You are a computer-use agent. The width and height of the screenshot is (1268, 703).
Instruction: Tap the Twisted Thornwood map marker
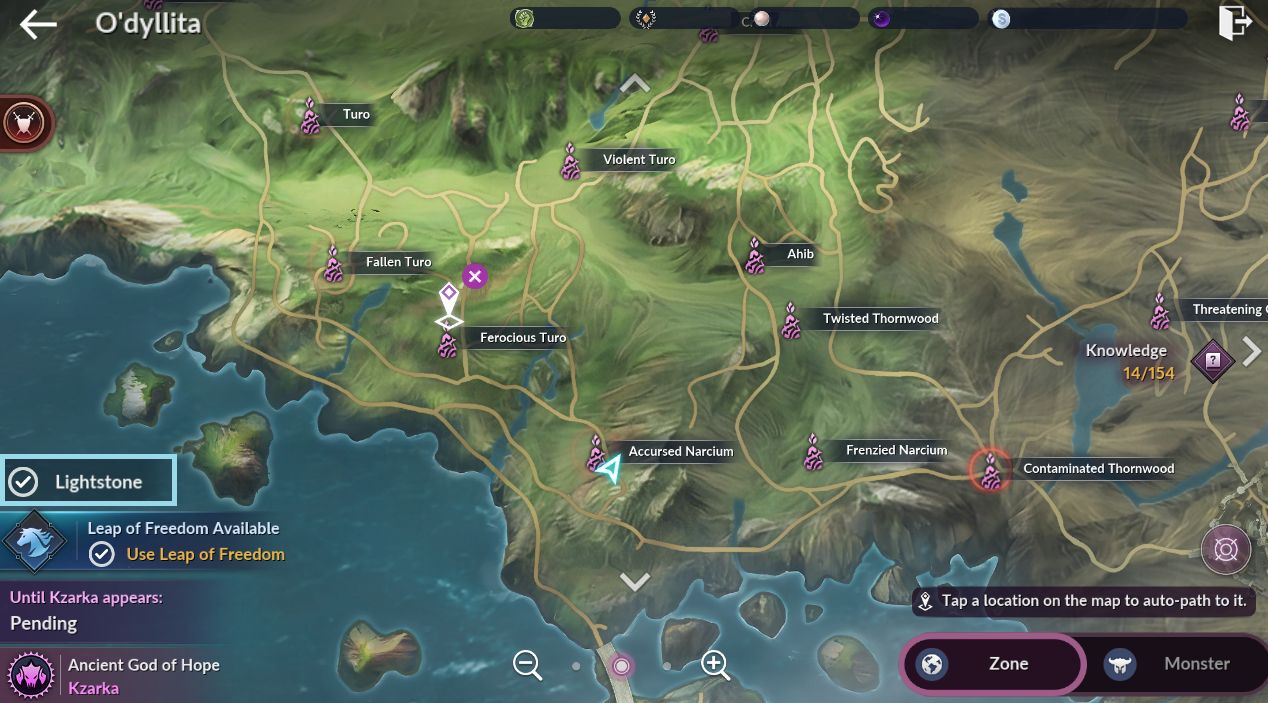(792, 321)
